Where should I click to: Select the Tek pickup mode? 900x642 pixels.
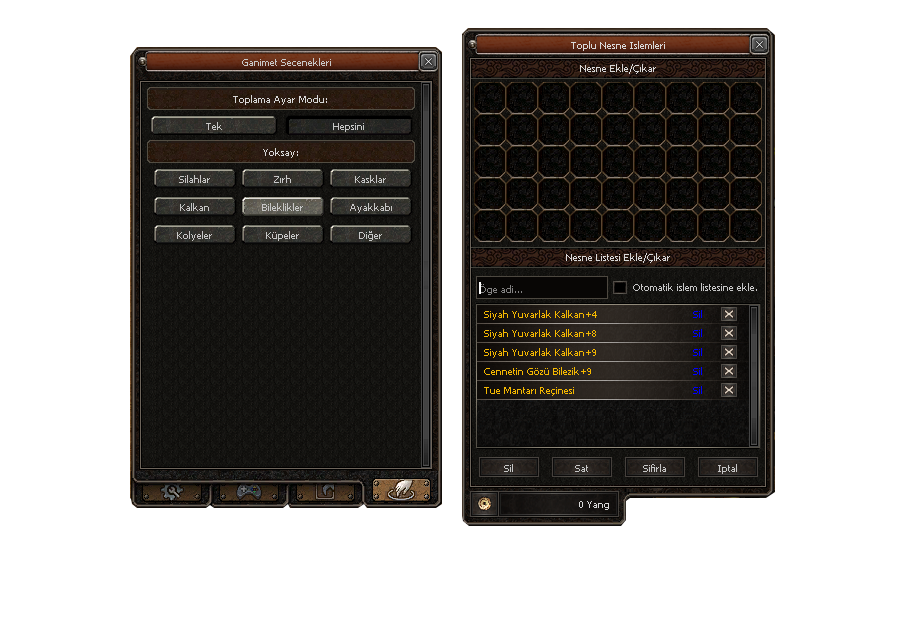(213, 127)
